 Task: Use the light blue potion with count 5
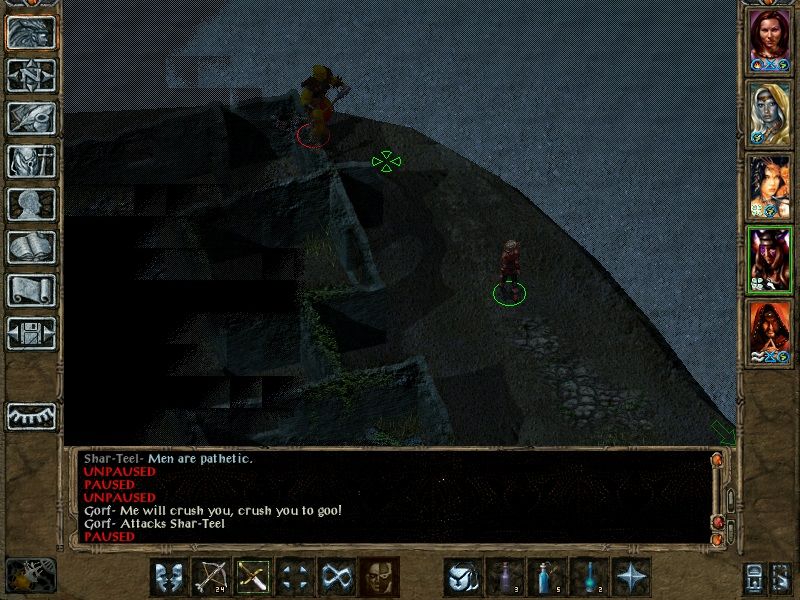548,577
